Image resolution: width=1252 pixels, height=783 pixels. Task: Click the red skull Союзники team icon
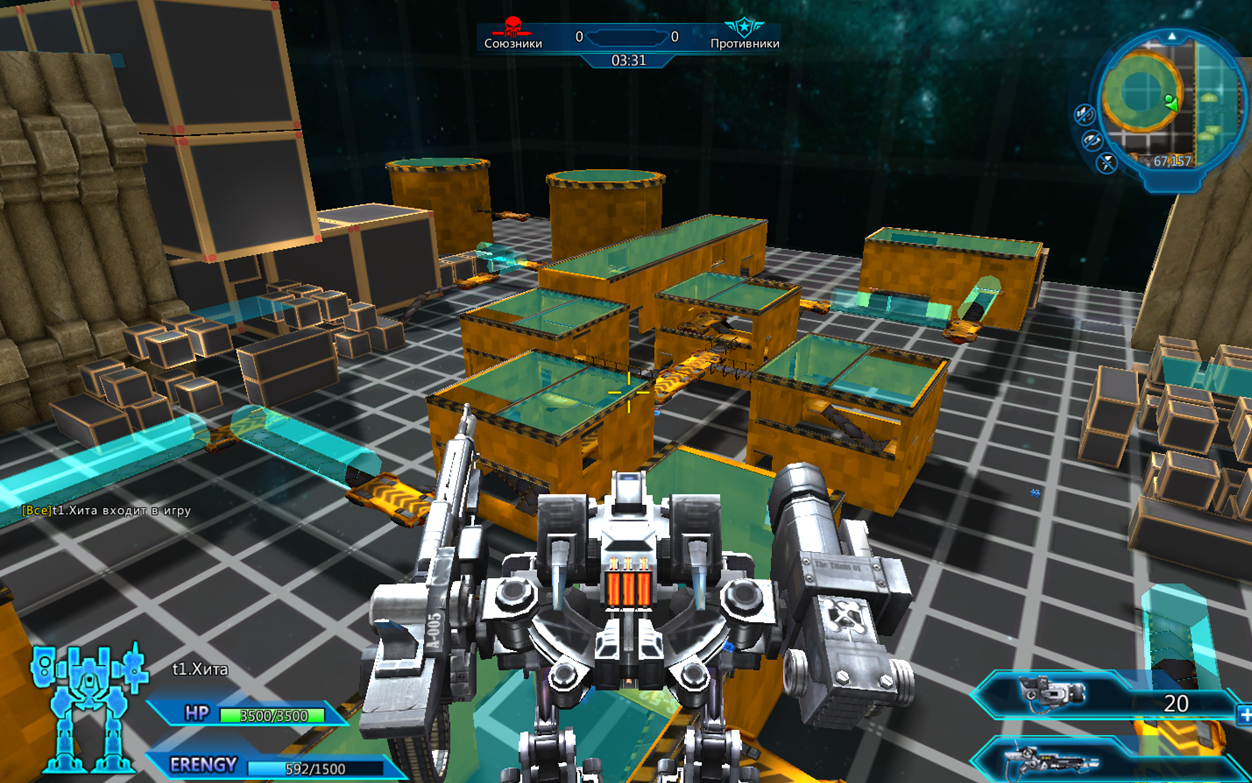coord(513,27)
